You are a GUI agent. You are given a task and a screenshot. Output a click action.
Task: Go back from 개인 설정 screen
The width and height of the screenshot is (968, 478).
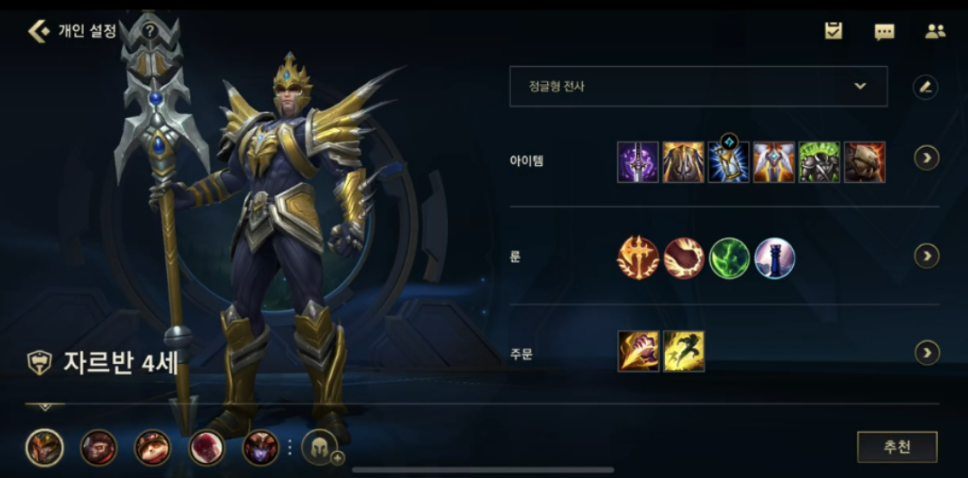click(39, 31)
